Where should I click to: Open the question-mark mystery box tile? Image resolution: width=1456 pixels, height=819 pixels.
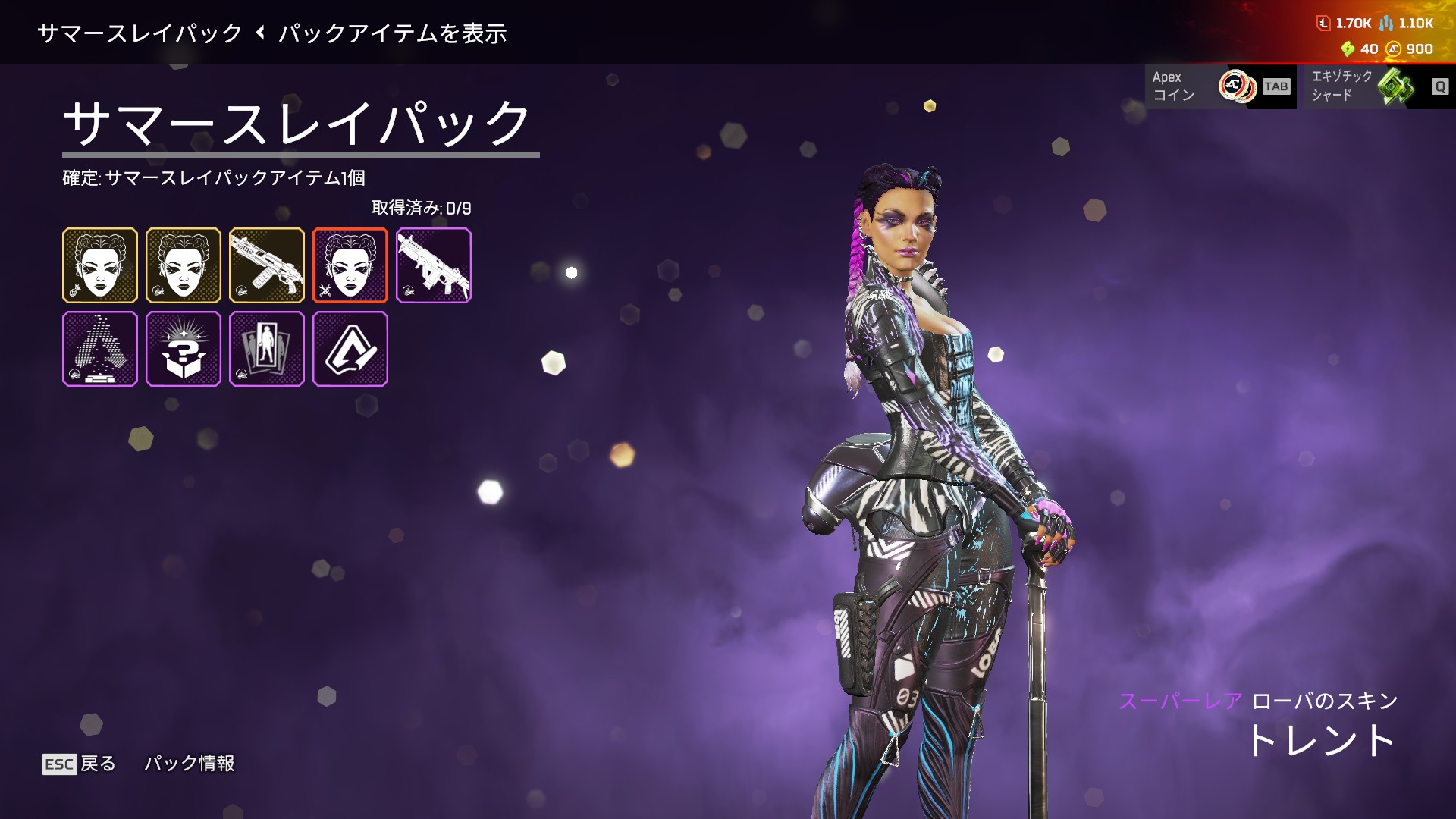pyautogui.click(x=184, y=349)
